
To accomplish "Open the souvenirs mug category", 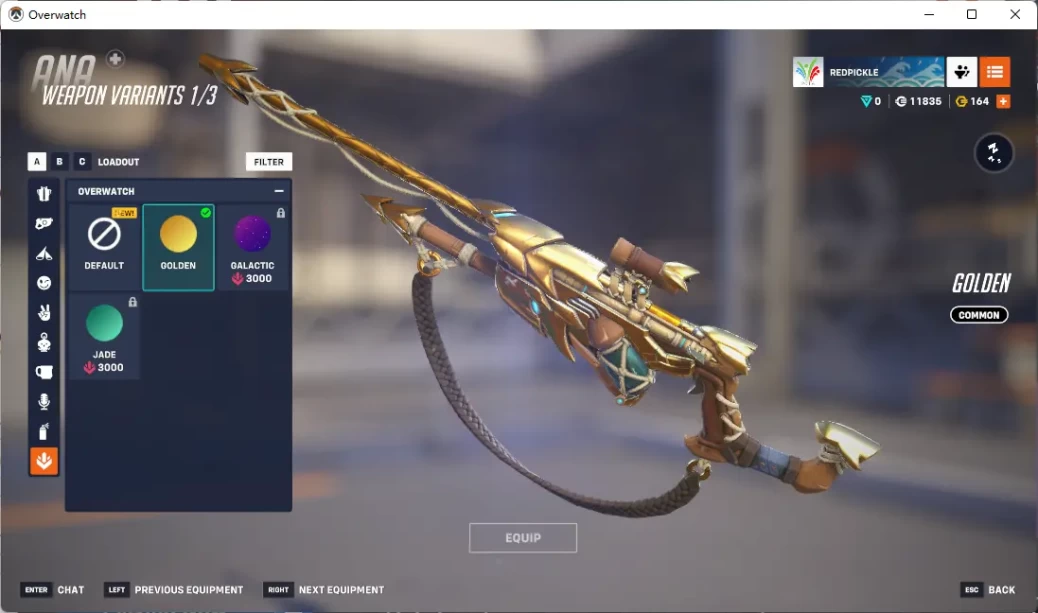I will 44,372.
